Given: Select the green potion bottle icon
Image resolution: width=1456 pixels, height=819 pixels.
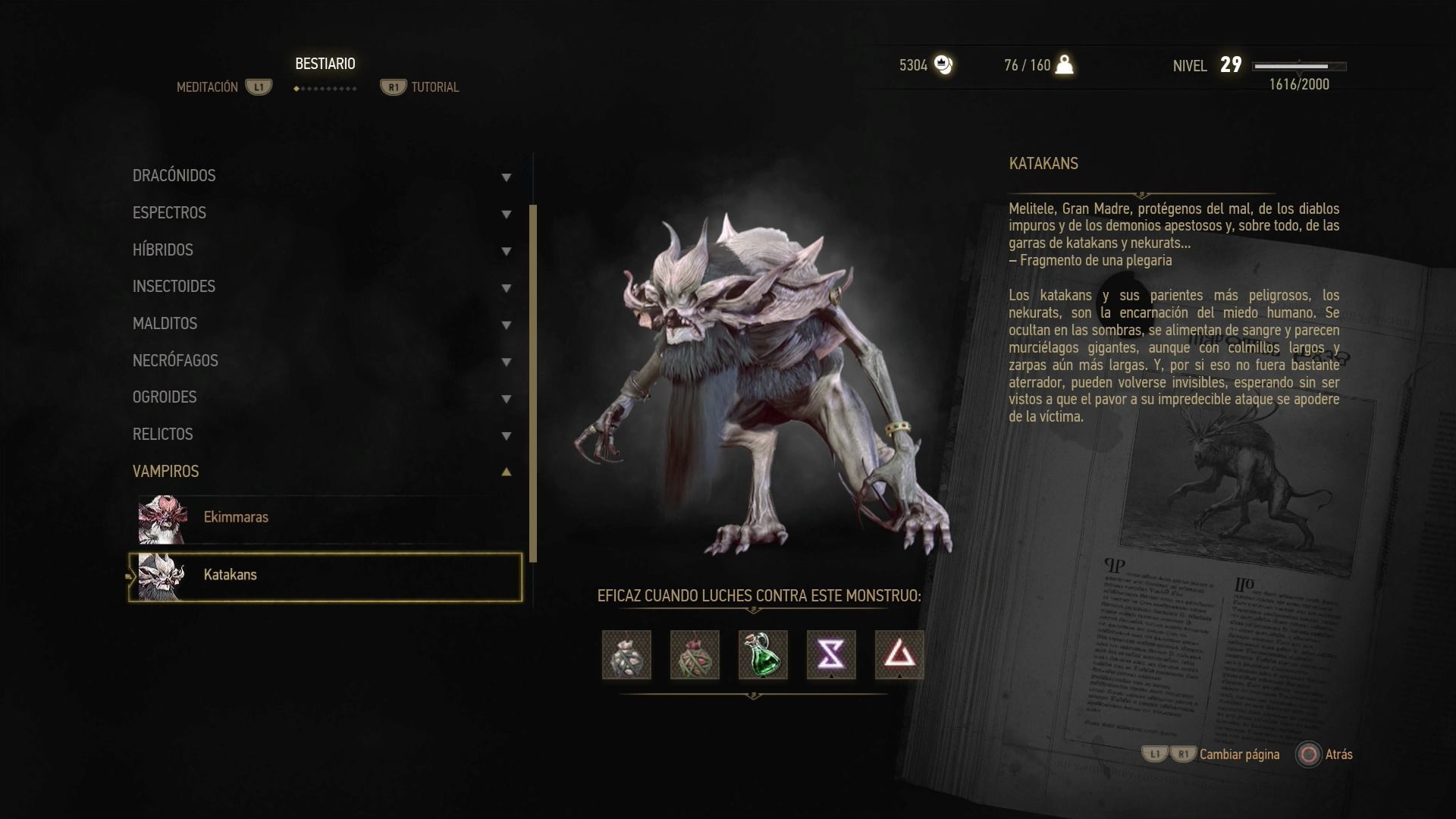Looking at the screenshot, I should [763, 654].
